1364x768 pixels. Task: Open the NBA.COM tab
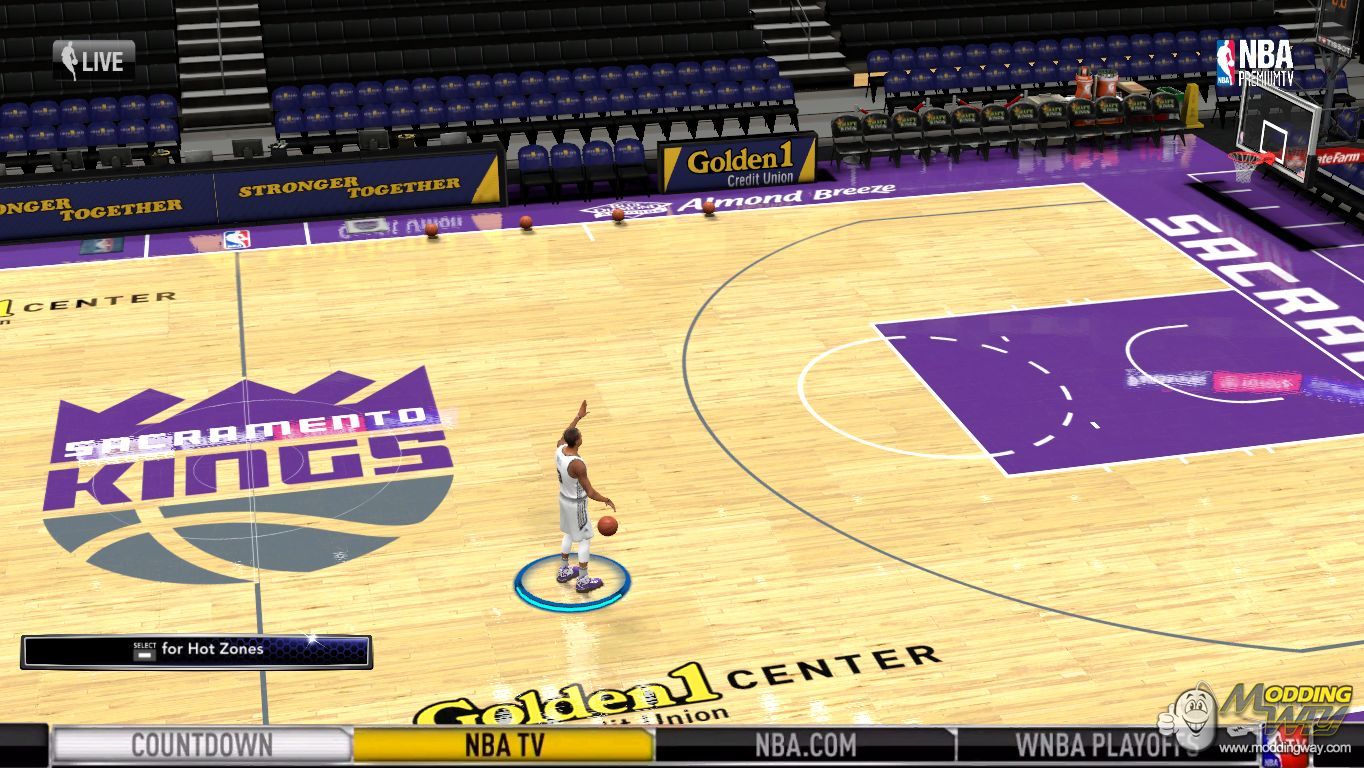[805, 745]
